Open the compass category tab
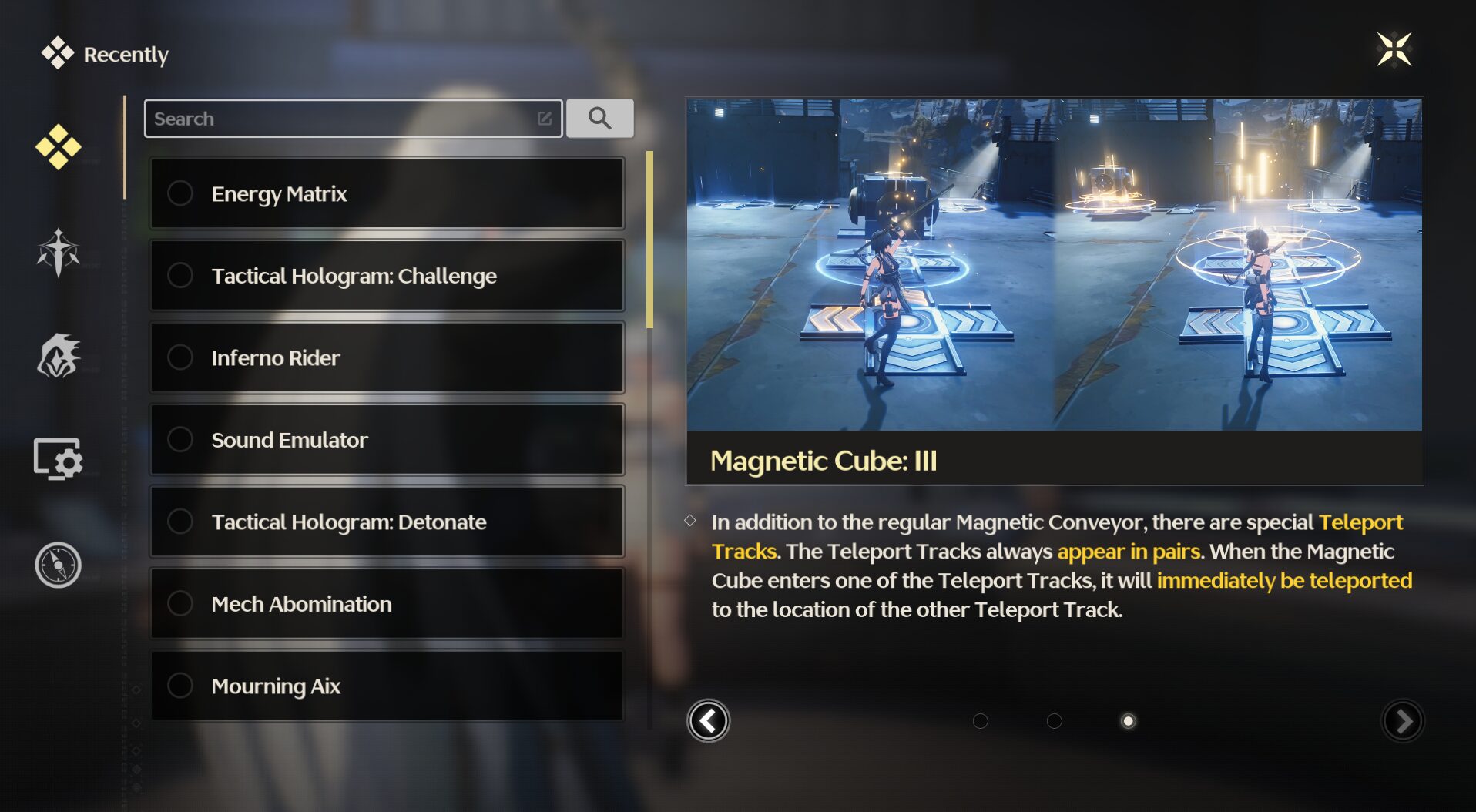Screen dimensions: 1476x812 [59, 565]
